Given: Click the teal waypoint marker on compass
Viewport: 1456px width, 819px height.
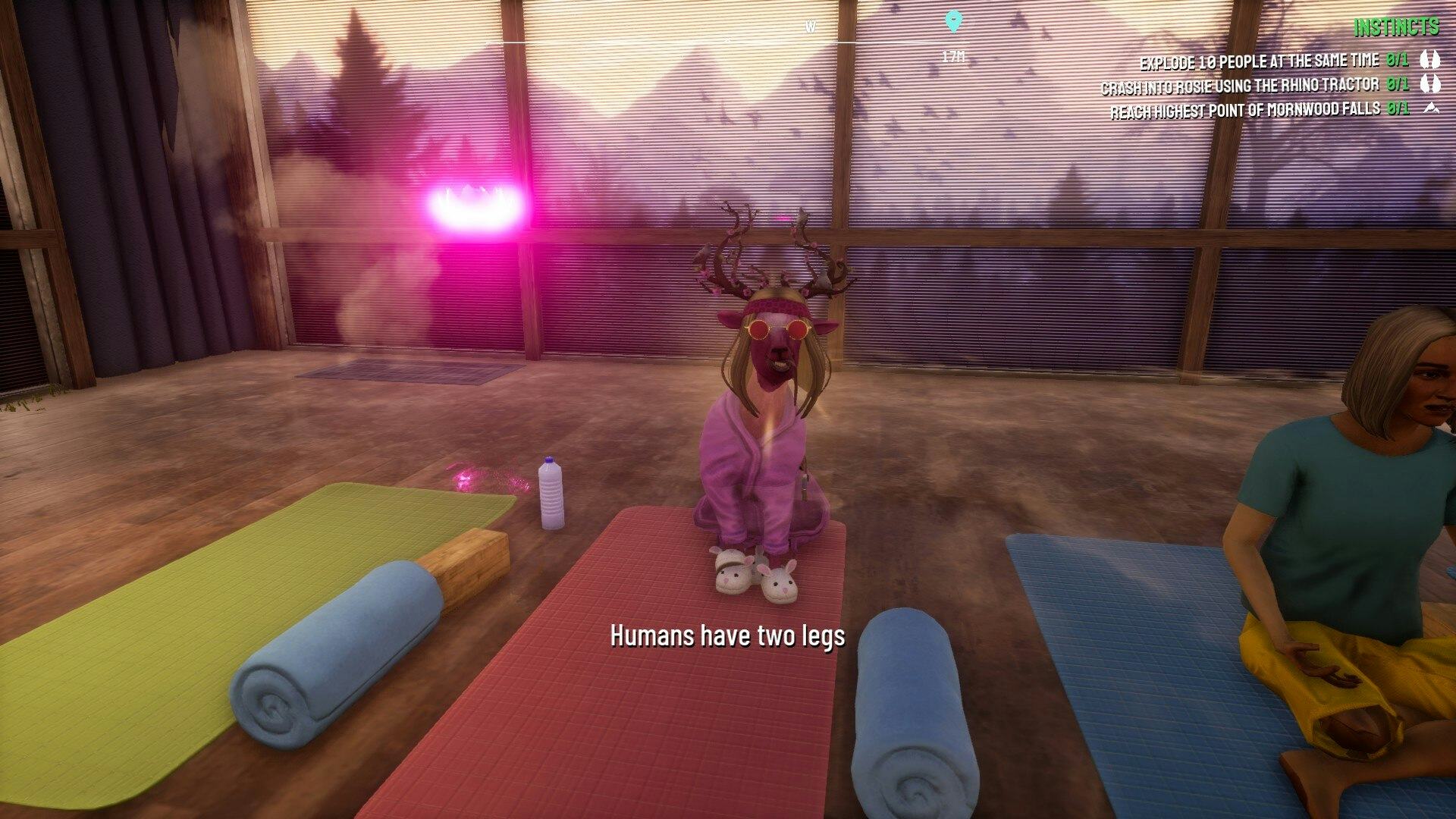Looking at the screenshot, I should tap(953, 21).
